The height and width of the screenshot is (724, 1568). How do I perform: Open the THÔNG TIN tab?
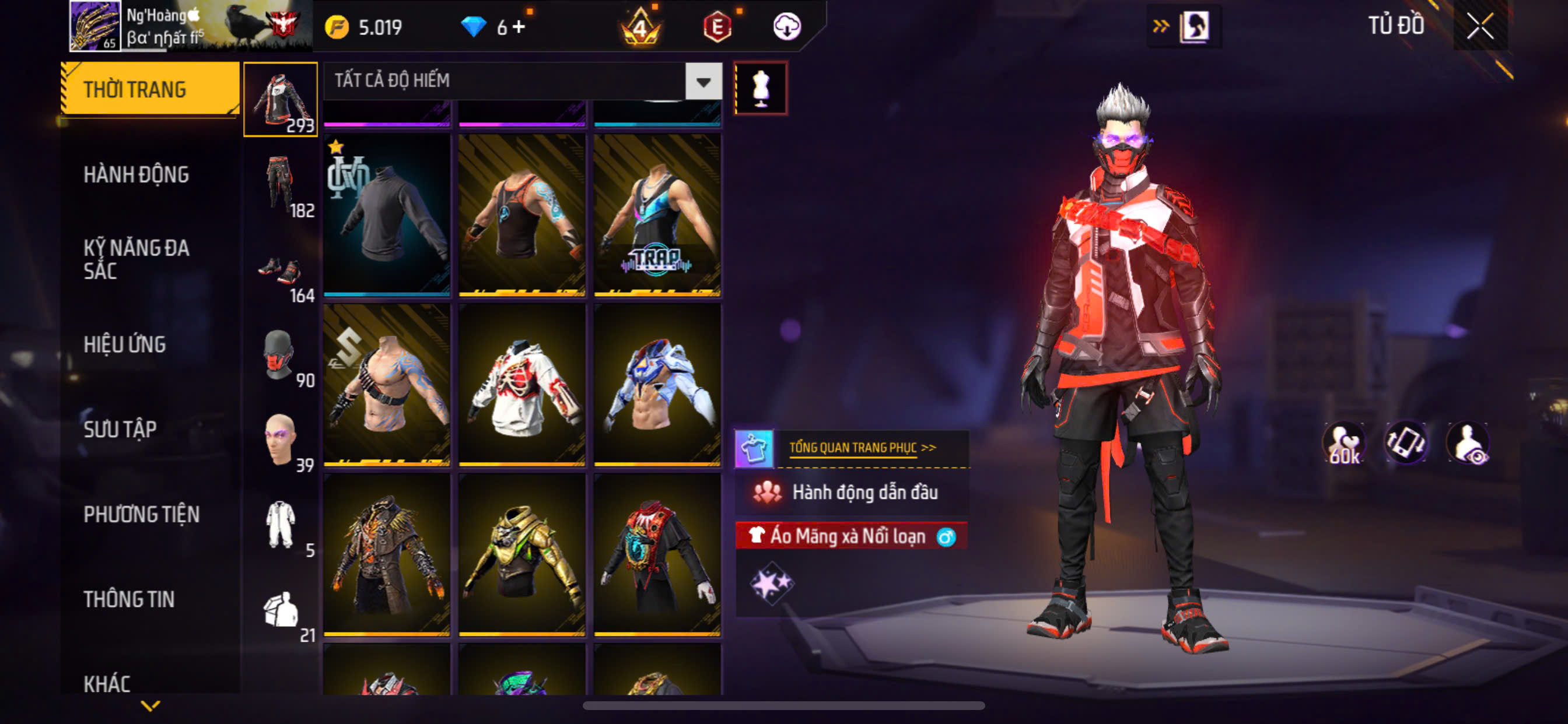(x=128, y=600)
